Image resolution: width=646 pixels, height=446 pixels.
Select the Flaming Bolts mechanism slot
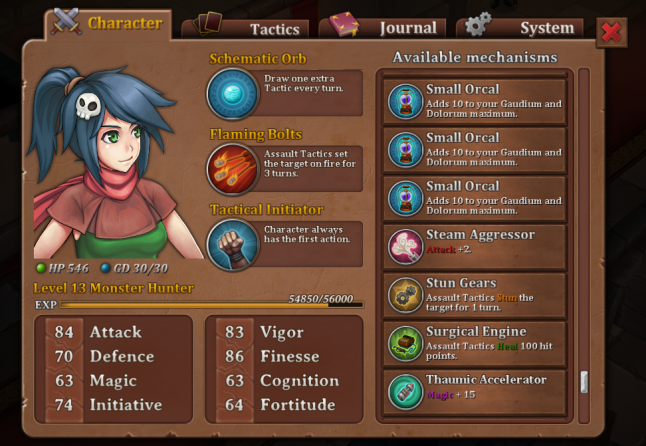coord(233,169)
